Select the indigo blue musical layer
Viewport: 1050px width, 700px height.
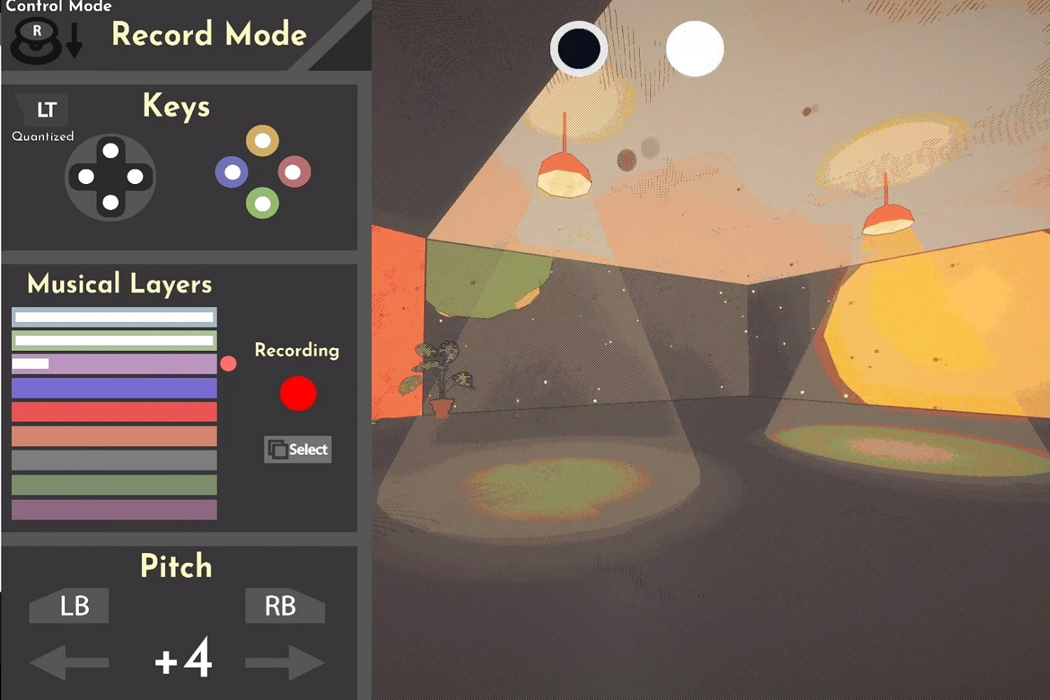point(114,388)
